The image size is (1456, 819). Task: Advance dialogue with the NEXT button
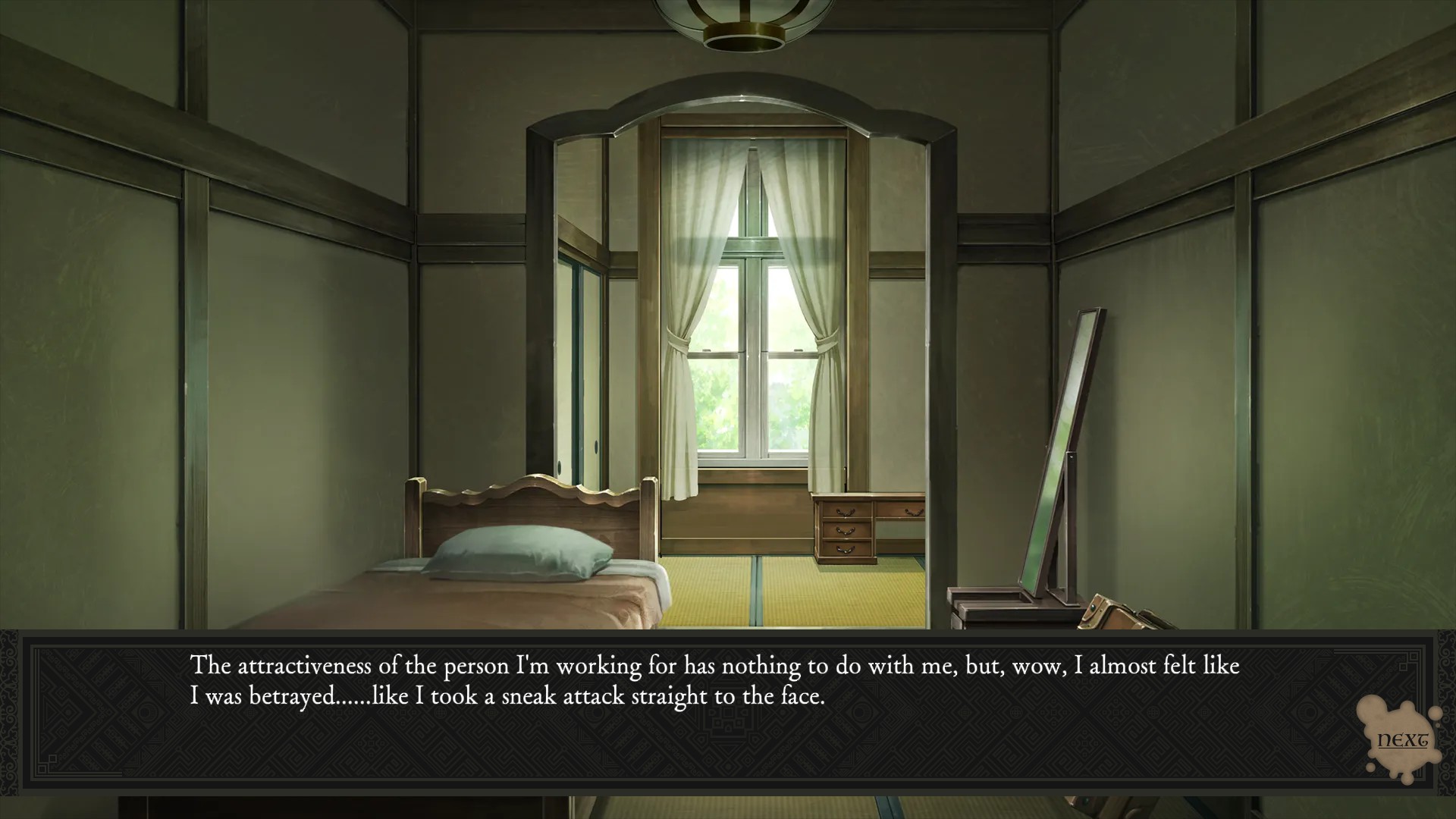click(1401, 740)
